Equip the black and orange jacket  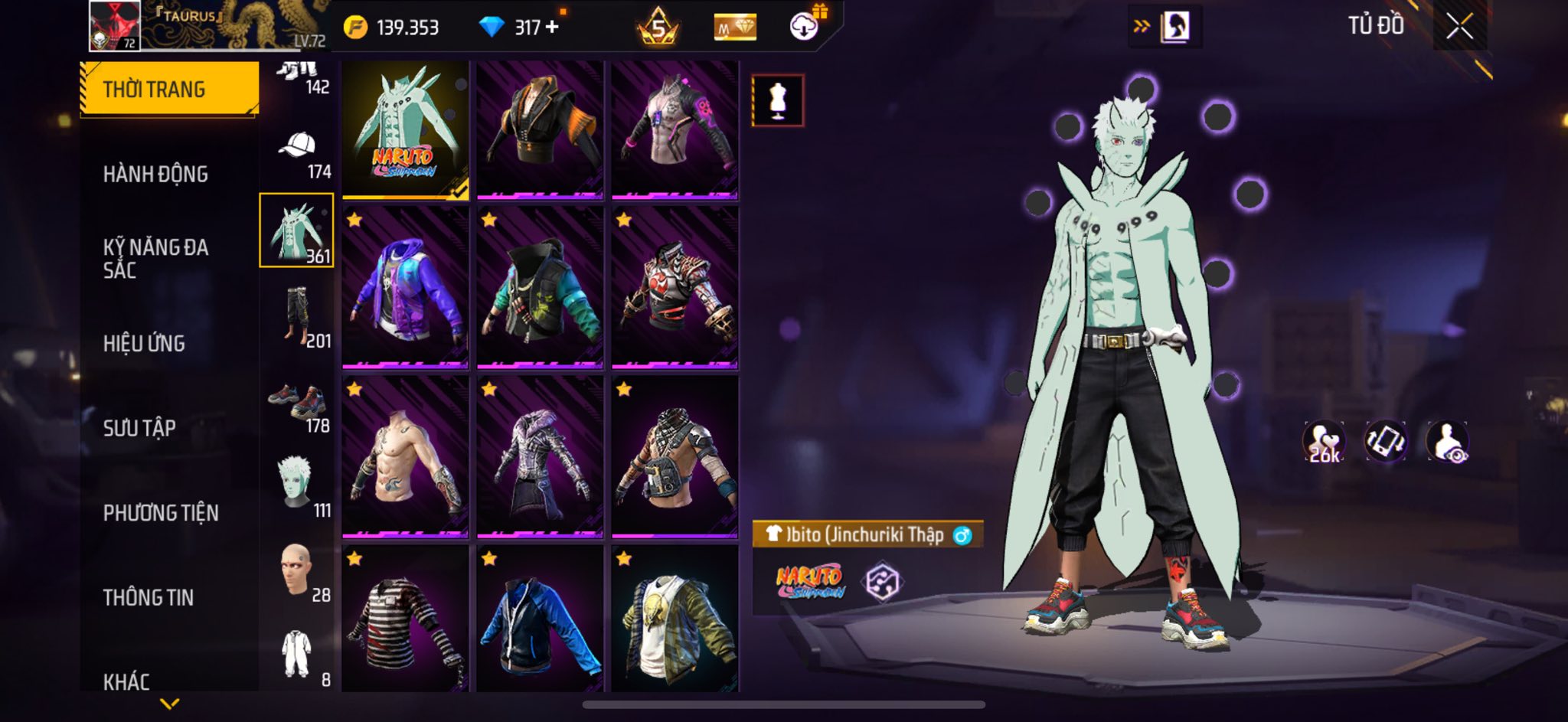[x=540, y=130]
